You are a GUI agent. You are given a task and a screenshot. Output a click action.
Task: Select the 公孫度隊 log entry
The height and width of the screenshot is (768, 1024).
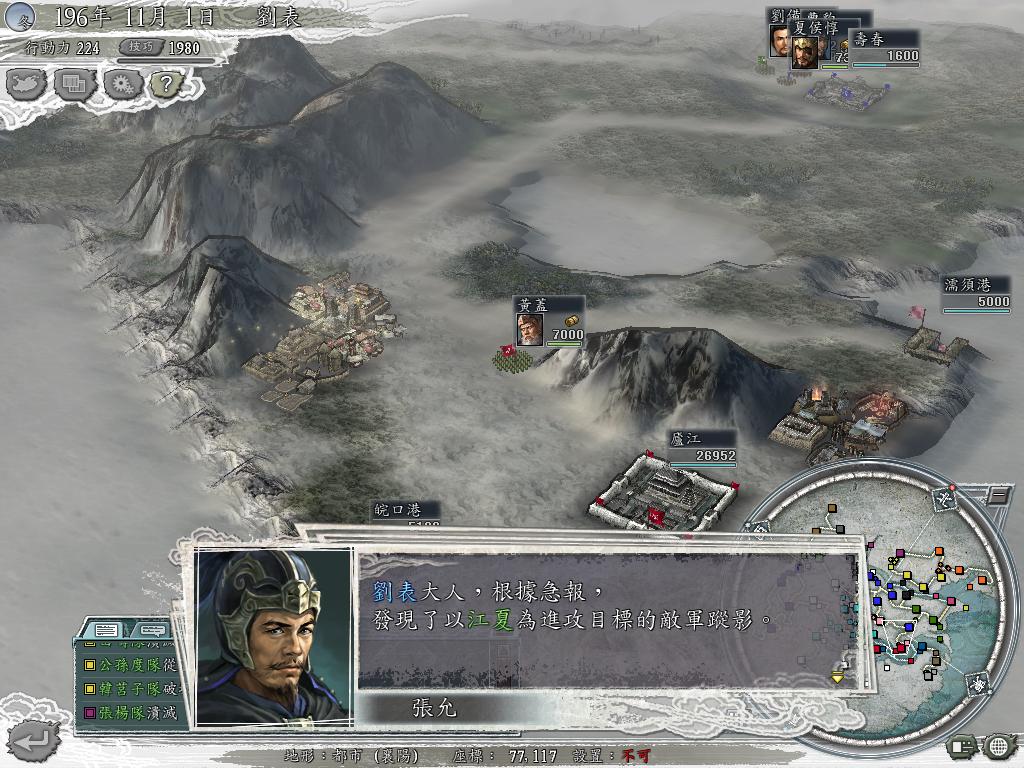131,663
